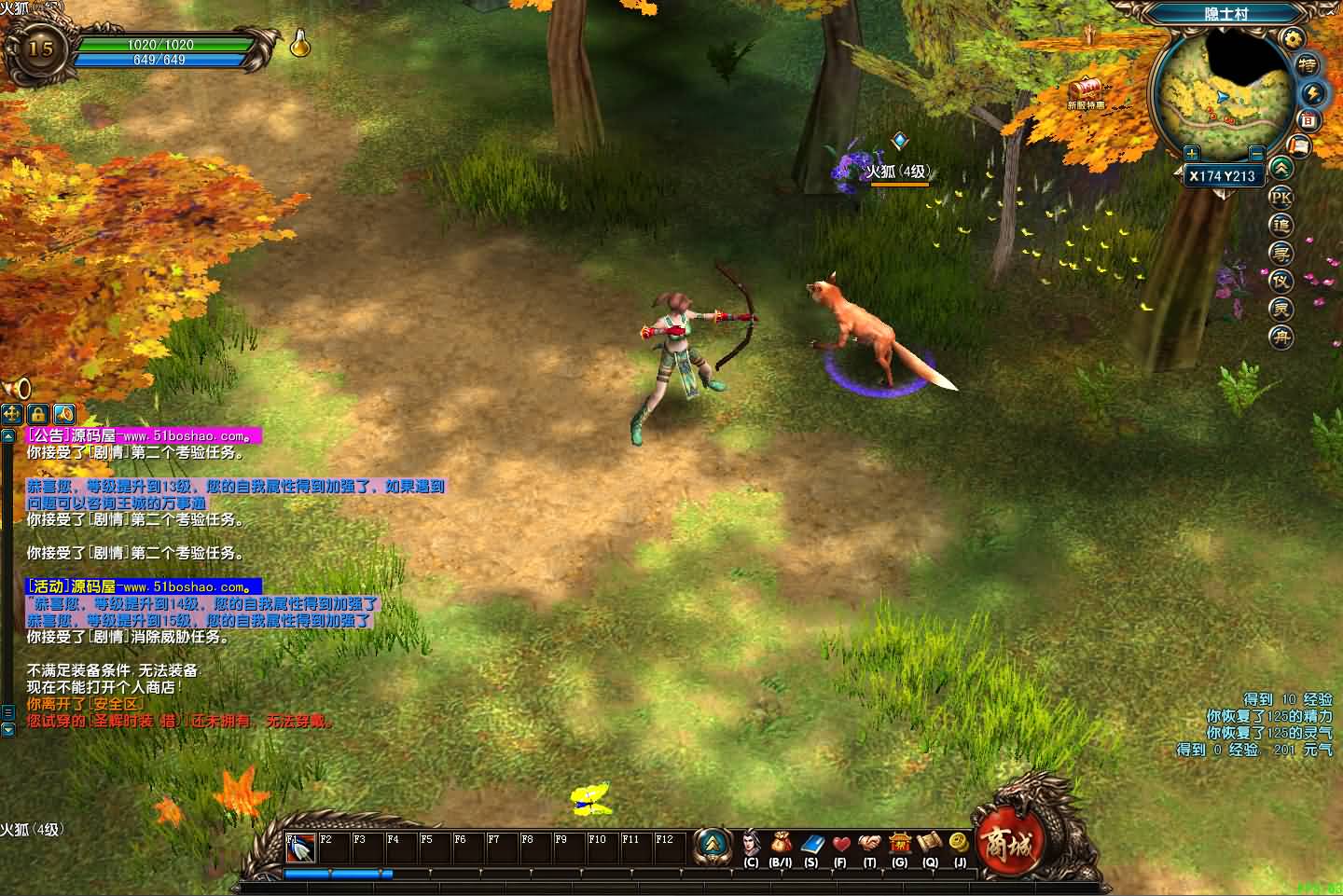Open the gear settings icon by minimap
Viewport: 1343px width, 896px height.
[x=1292, y=38]
